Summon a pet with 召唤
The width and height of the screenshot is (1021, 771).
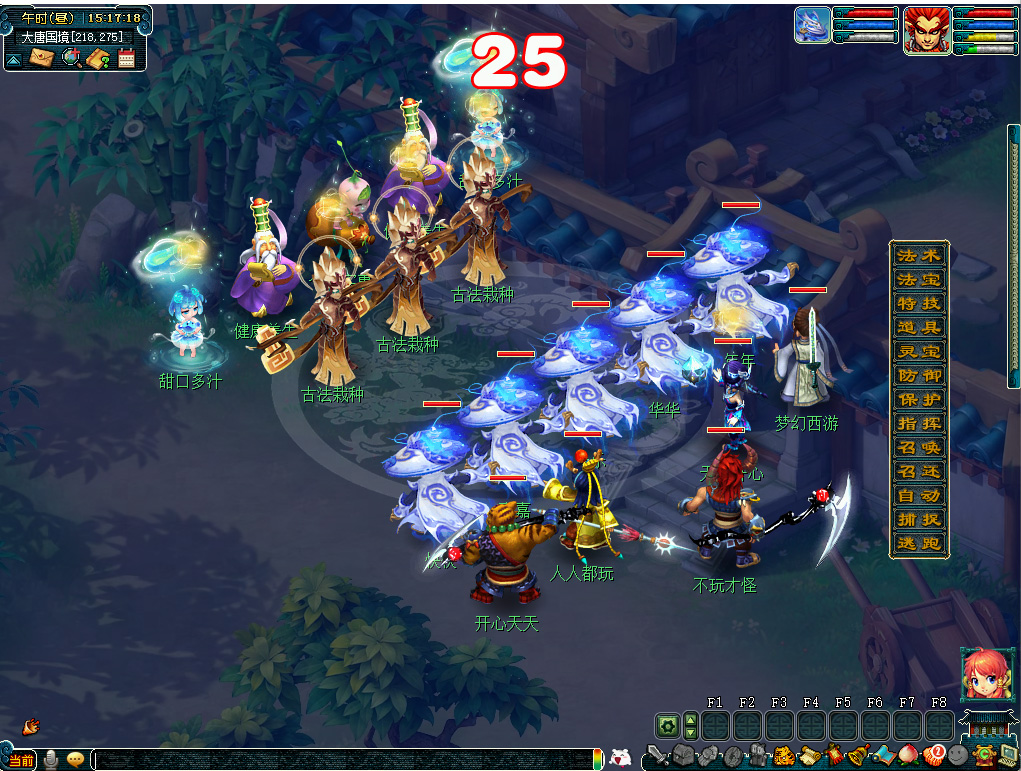coord(918,447)
